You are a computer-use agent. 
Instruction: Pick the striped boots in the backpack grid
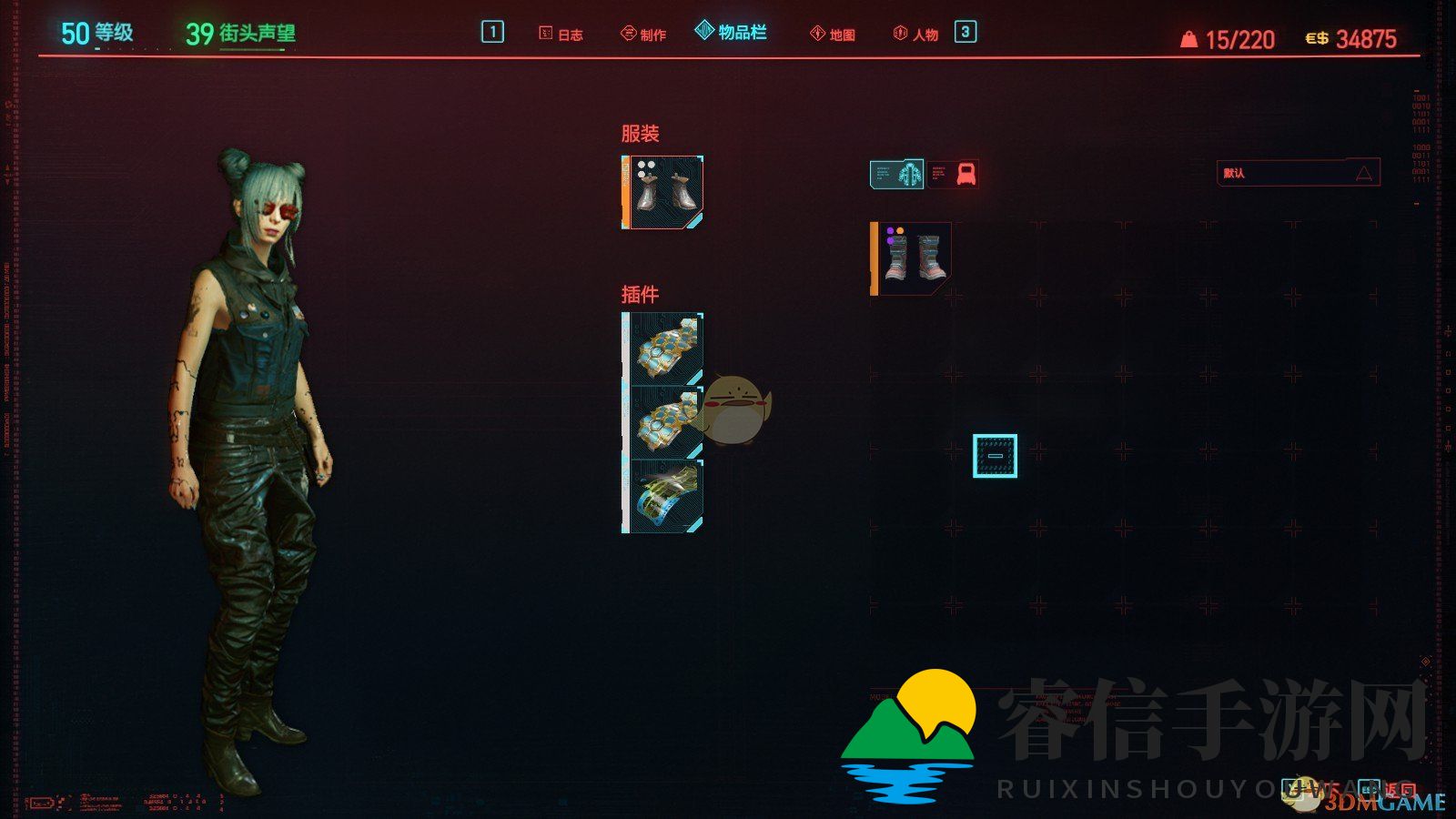coord(912,258)
